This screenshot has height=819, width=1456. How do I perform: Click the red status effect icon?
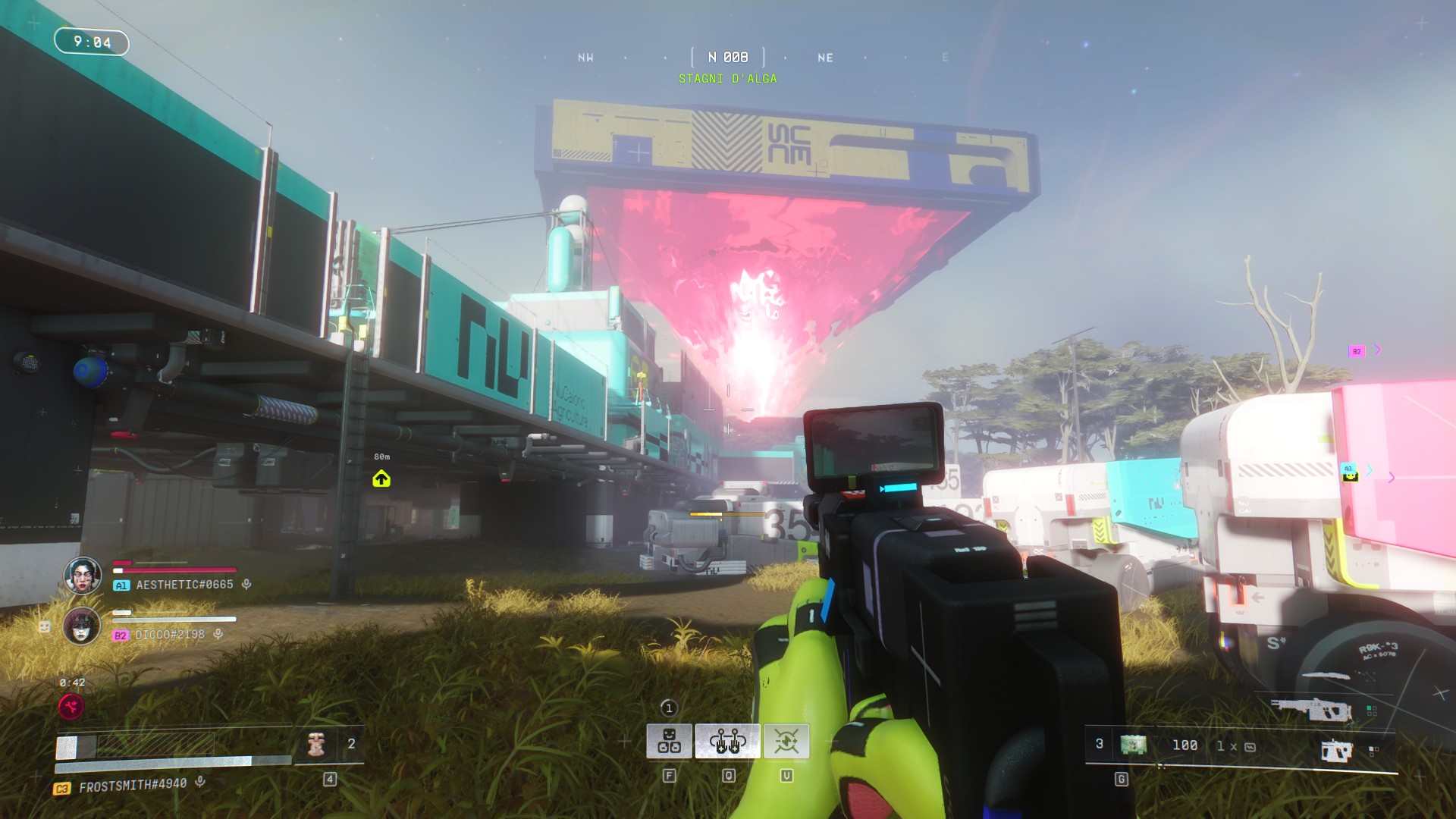pyautogui.click(x=71, y=708)
